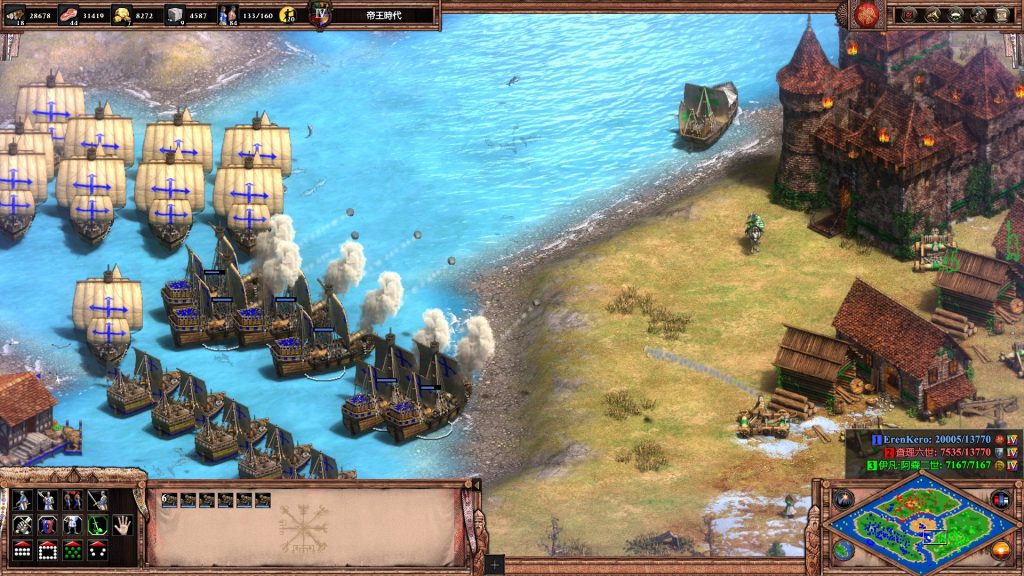Open the red civilization emblem at top right
The image size is (1024, 576).
click(866, 14)
